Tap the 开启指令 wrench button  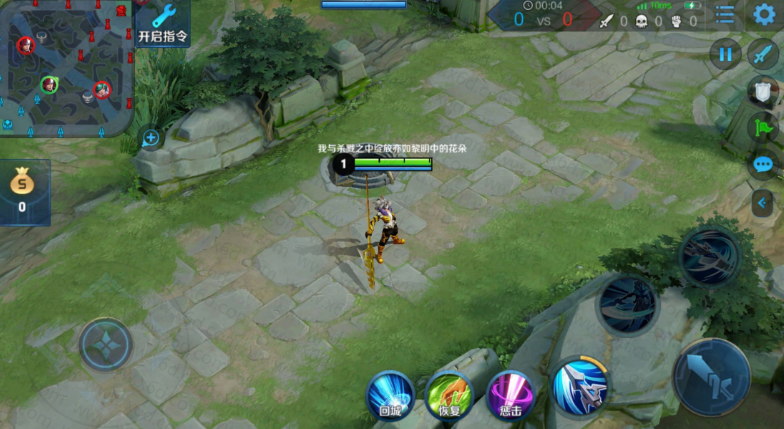click(x=162, y=23)
